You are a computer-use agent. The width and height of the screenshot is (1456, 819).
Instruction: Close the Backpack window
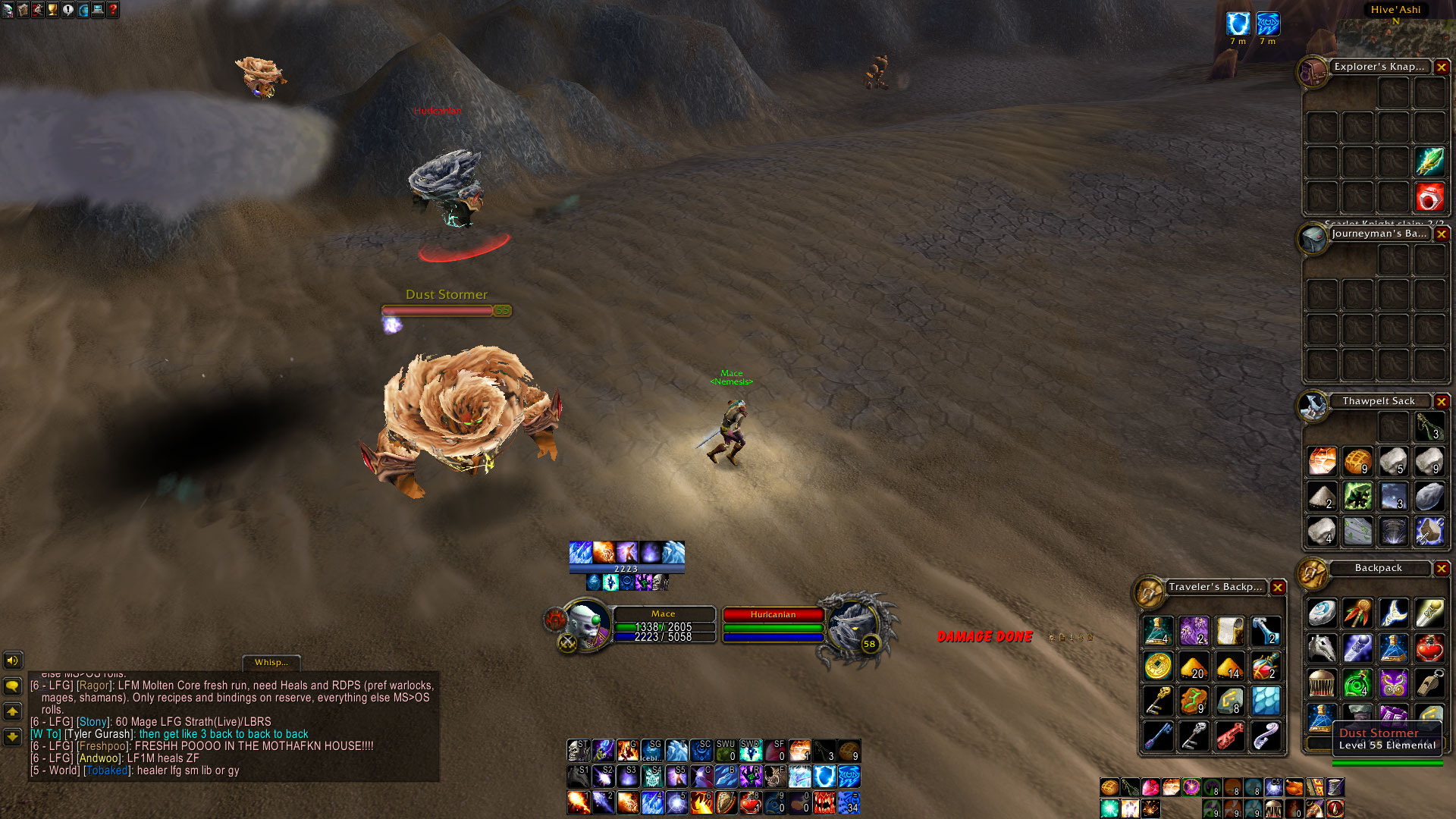click(x=1442, y=568)
